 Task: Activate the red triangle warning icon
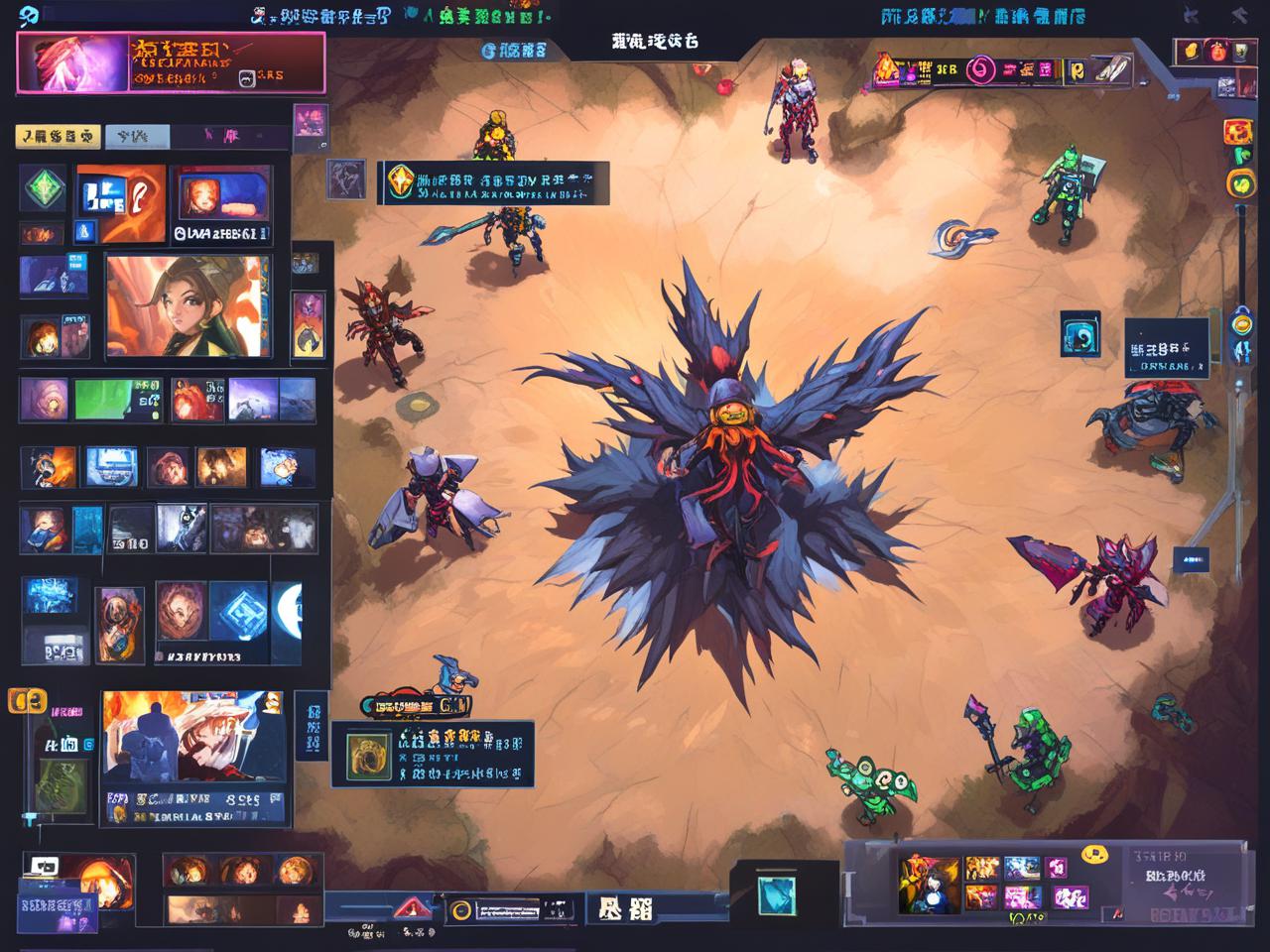[x=410, y=906]
